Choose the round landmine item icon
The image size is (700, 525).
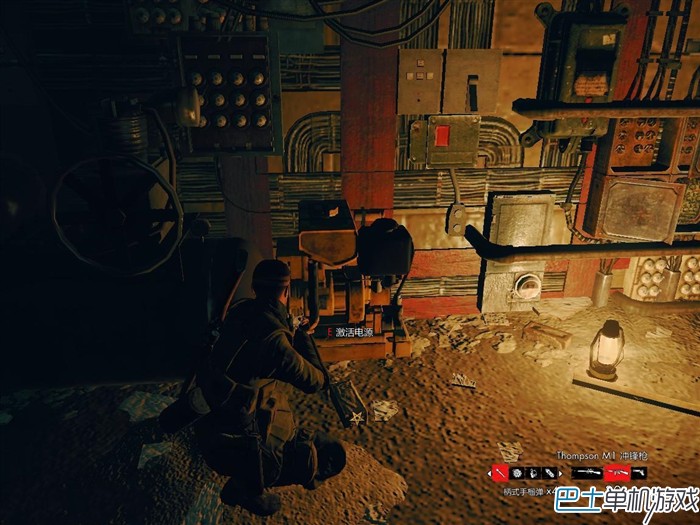coord(517,473)
